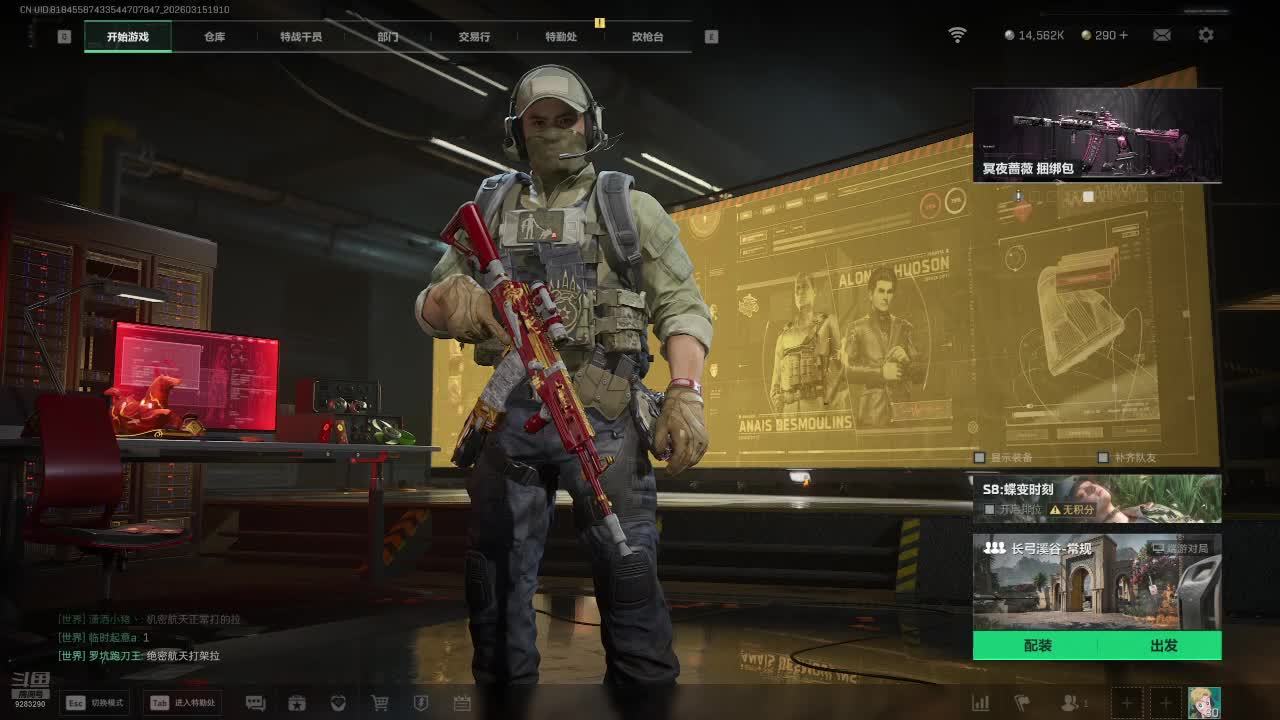1280x720 pixels.
Task: Open the calendar events icon
Action: tap(462, 703)
